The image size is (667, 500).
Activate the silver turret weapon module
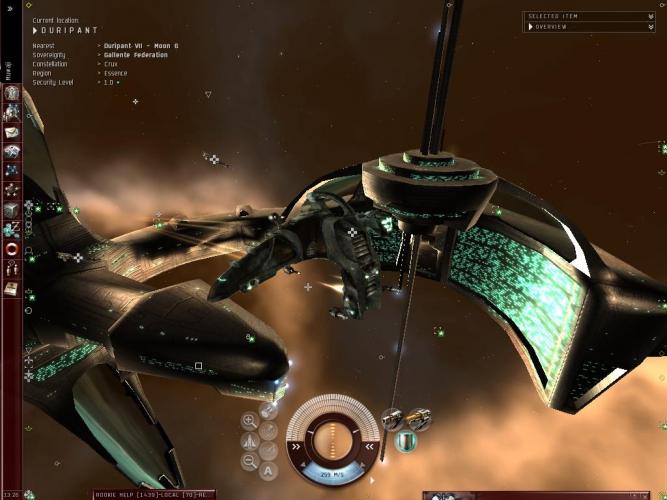394,417
